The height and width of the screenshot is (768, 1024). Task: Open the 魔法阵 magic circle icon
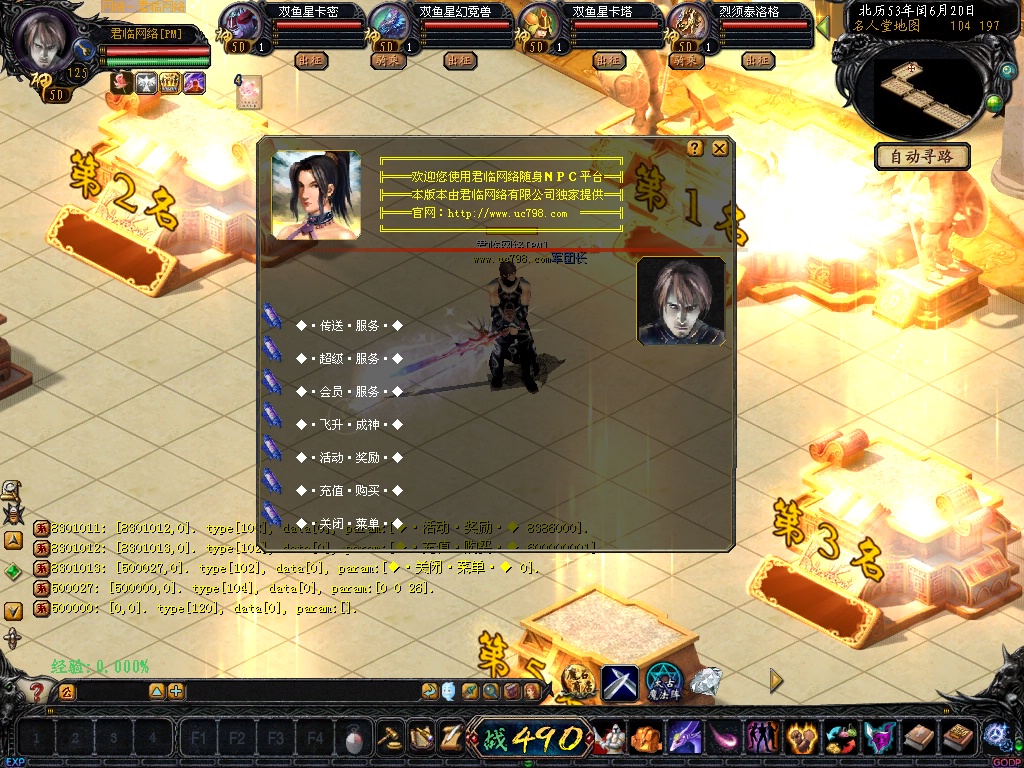(663, 682)
